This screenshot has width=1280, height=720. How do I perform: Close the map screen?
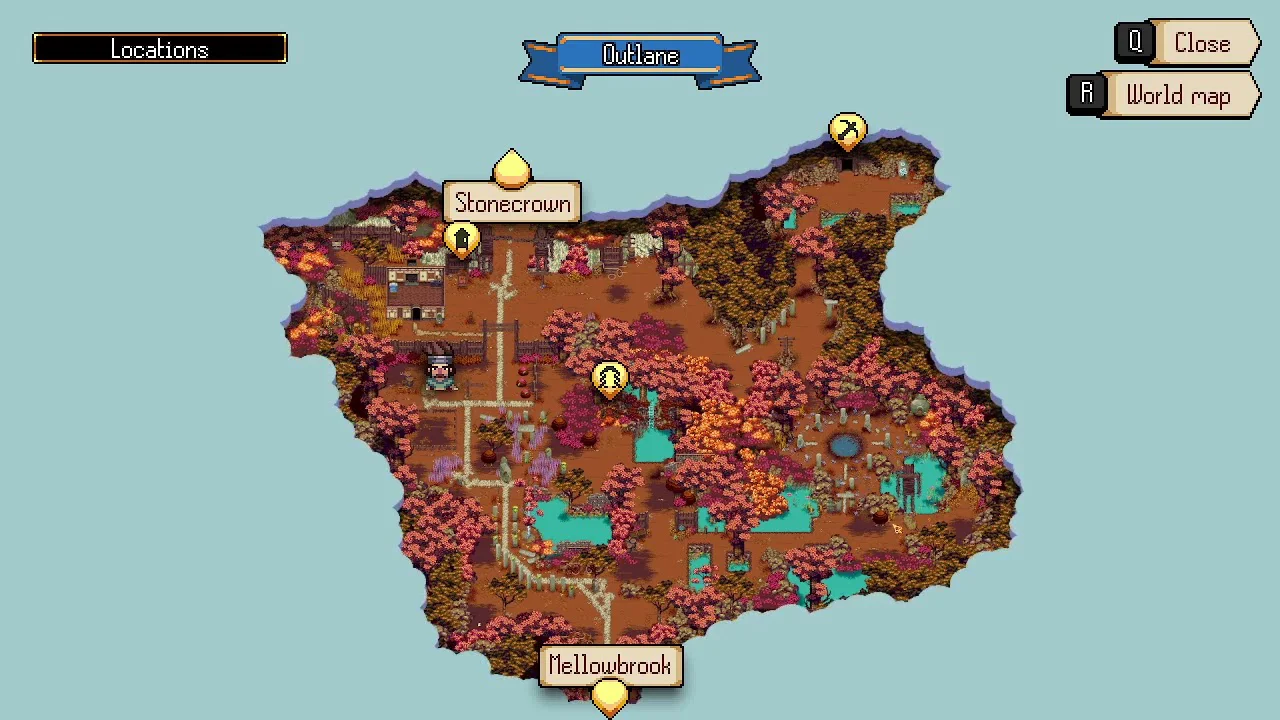[x=1188, y=44]
